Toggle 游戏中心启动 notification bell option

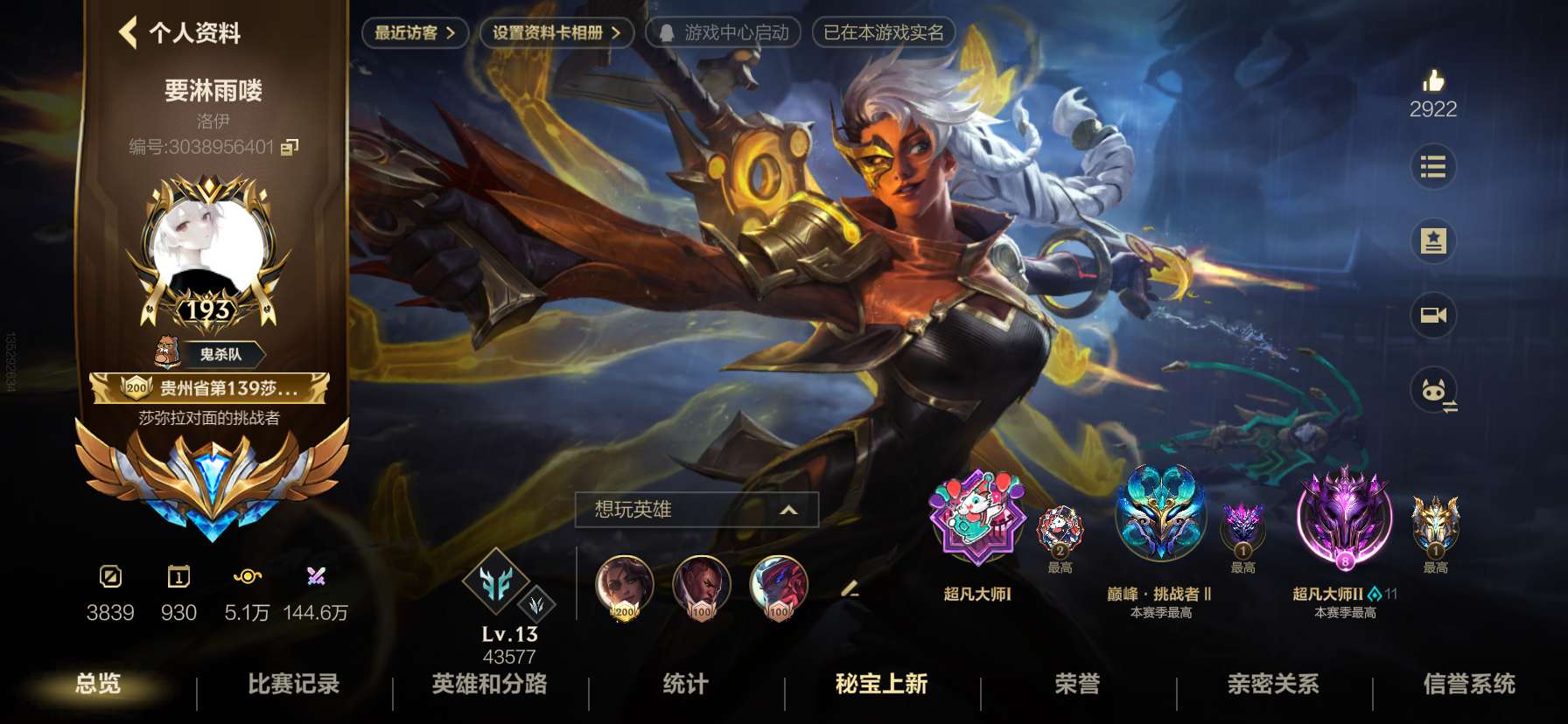pyautogui.click(x=726, y=33)
